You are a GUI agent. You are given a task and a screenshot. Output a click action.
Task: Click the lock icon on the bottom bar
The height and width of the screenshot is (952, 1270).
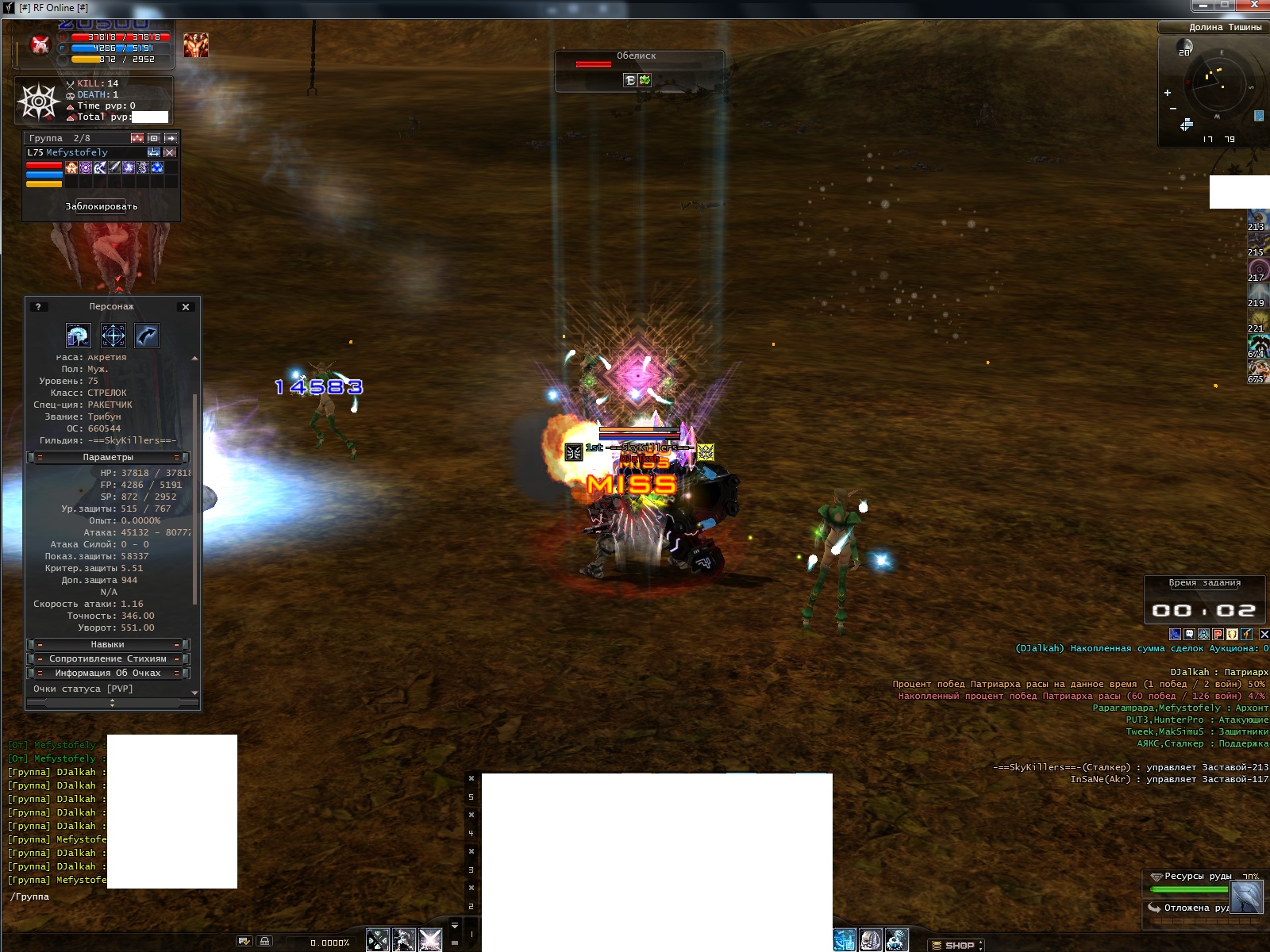(x=265, y=941)
